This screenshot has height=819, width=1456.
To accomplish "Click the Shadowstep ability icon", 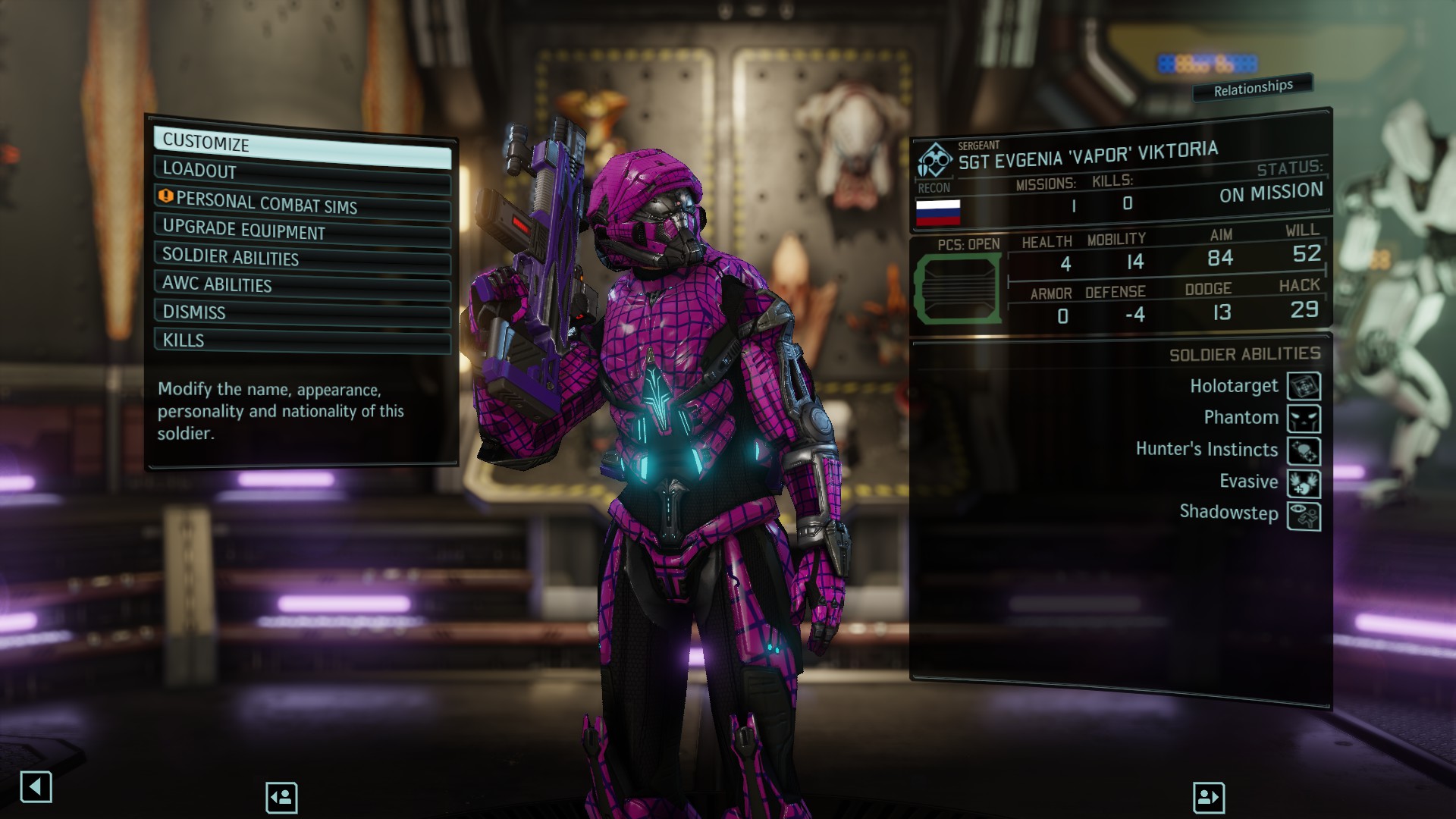I will click(x=1304, y=516).
